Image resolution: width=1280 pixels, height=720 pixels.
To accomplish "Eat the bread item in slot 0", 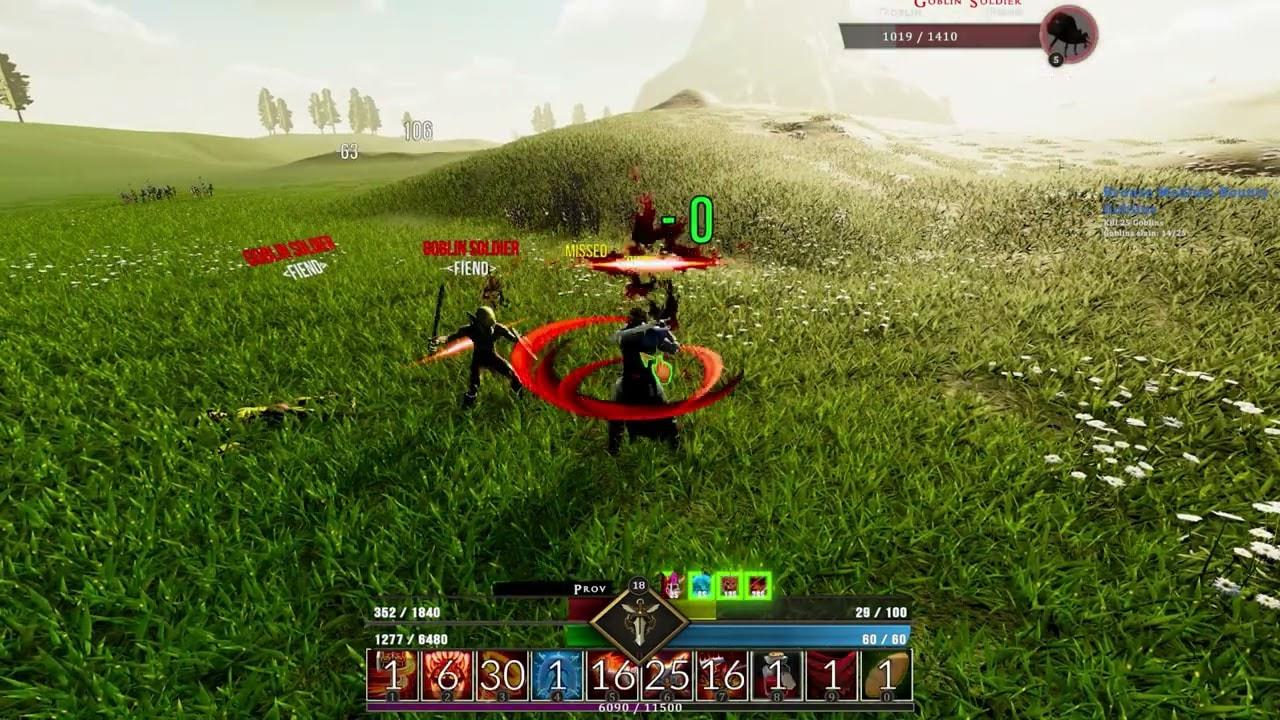I will pyautogui.click(x=886, y=676).
